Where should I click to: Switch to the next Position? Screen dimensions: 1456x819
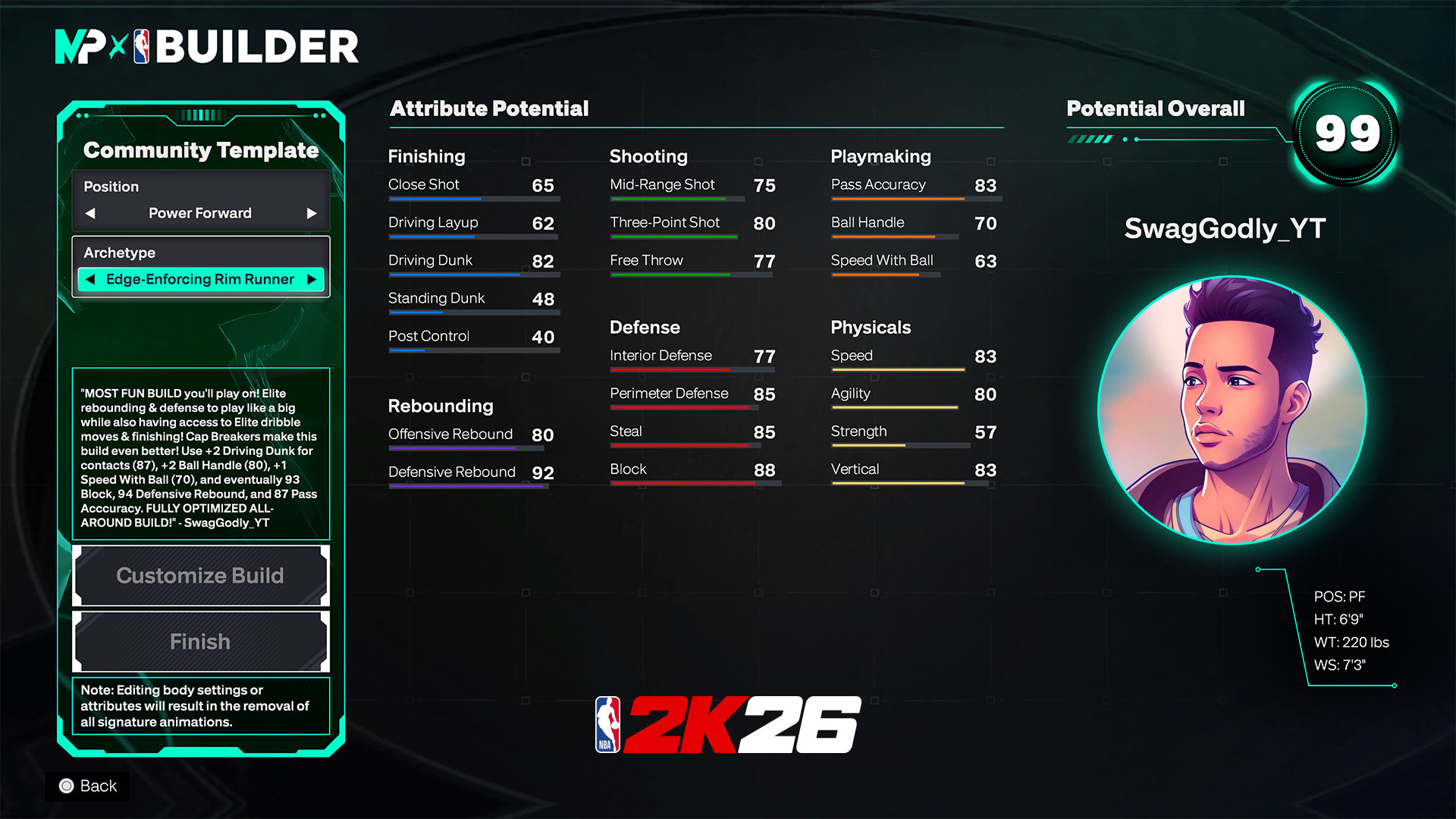(311, 213)
